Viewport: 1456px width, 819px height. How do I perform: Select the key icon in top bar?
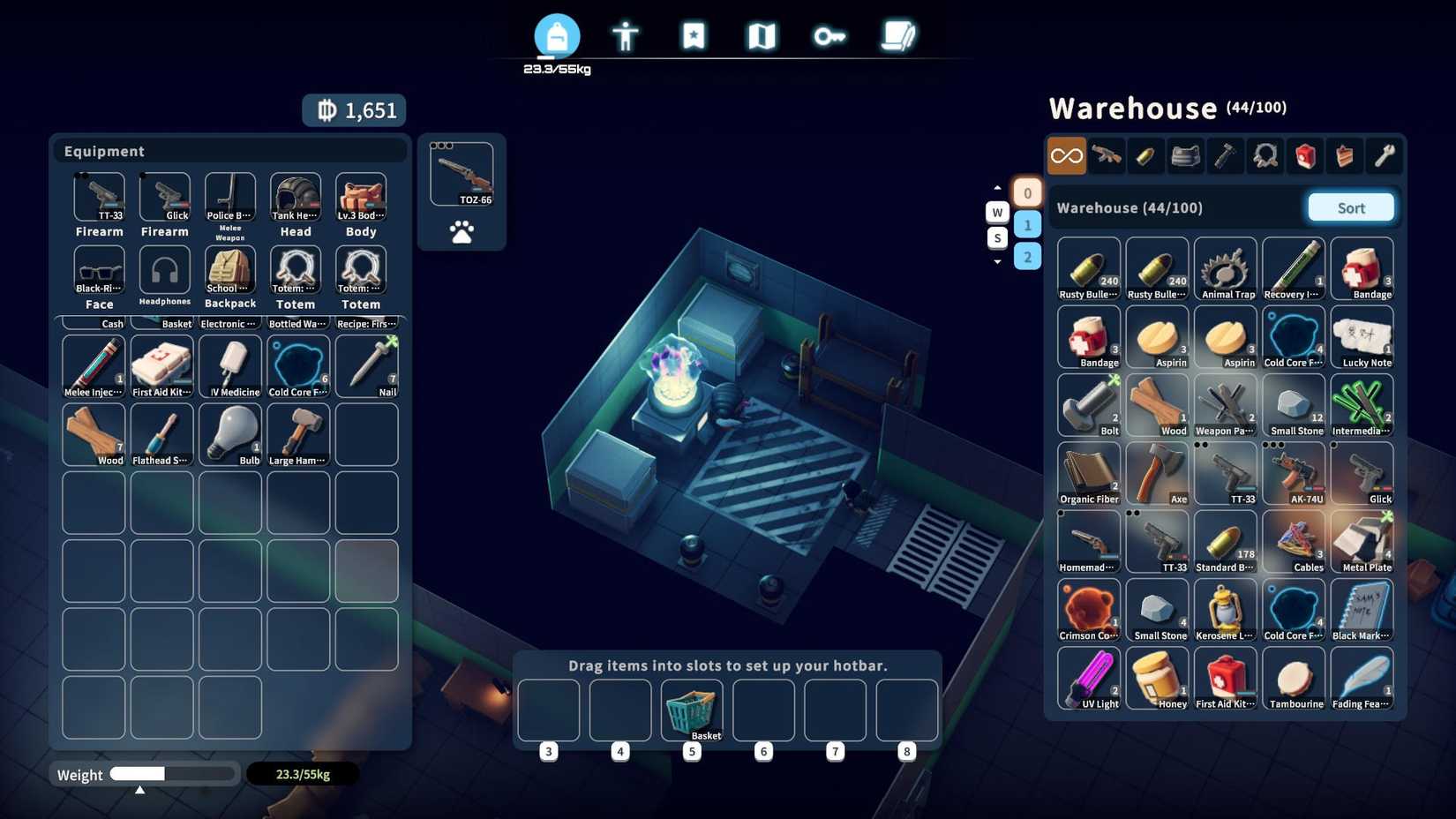coord(829,35)
